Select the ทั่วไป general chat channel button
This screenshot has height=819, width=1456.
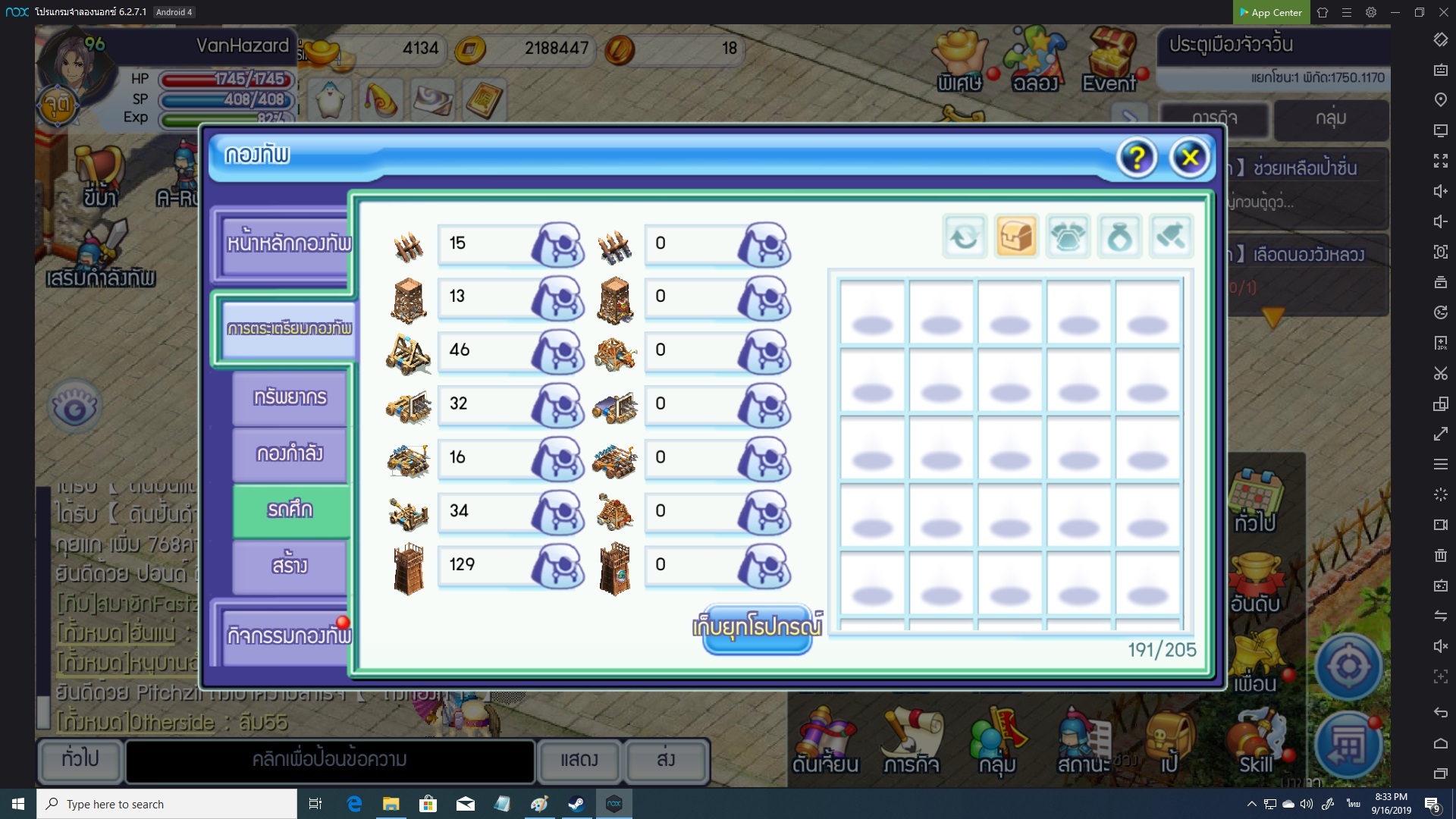pos(80,758)
